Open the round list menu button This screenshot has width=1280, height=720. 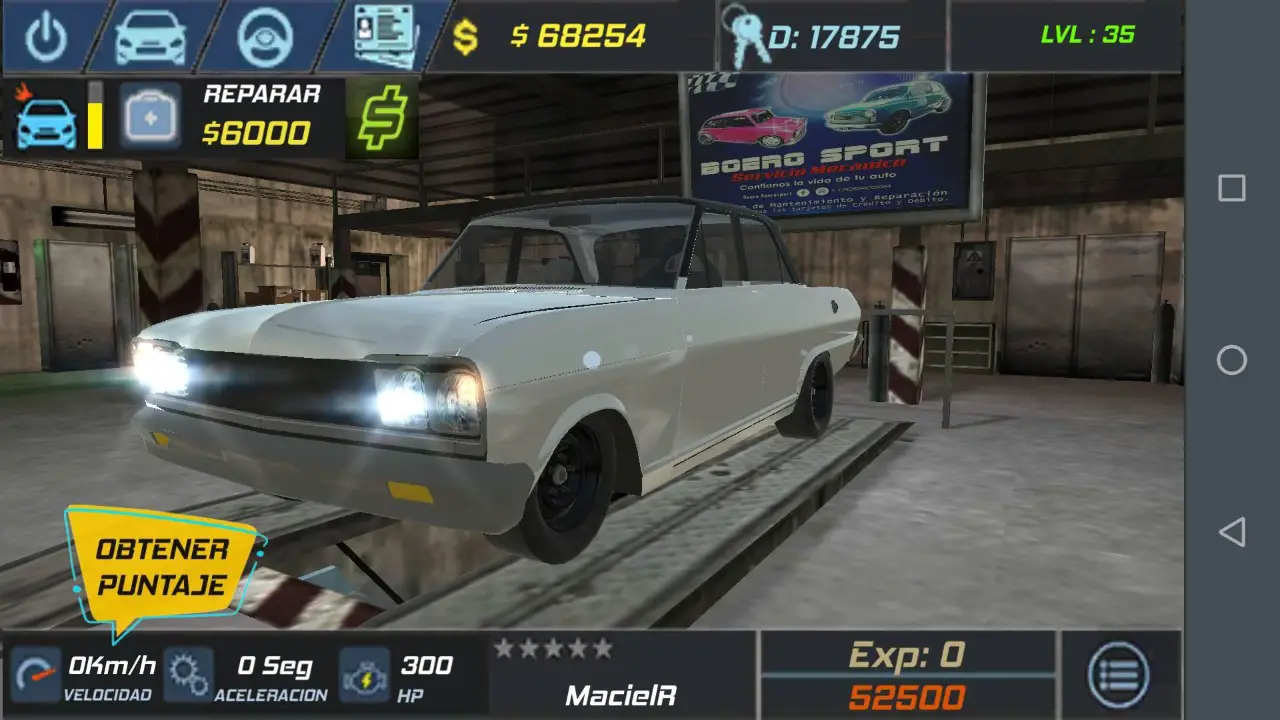point(1119,675)
